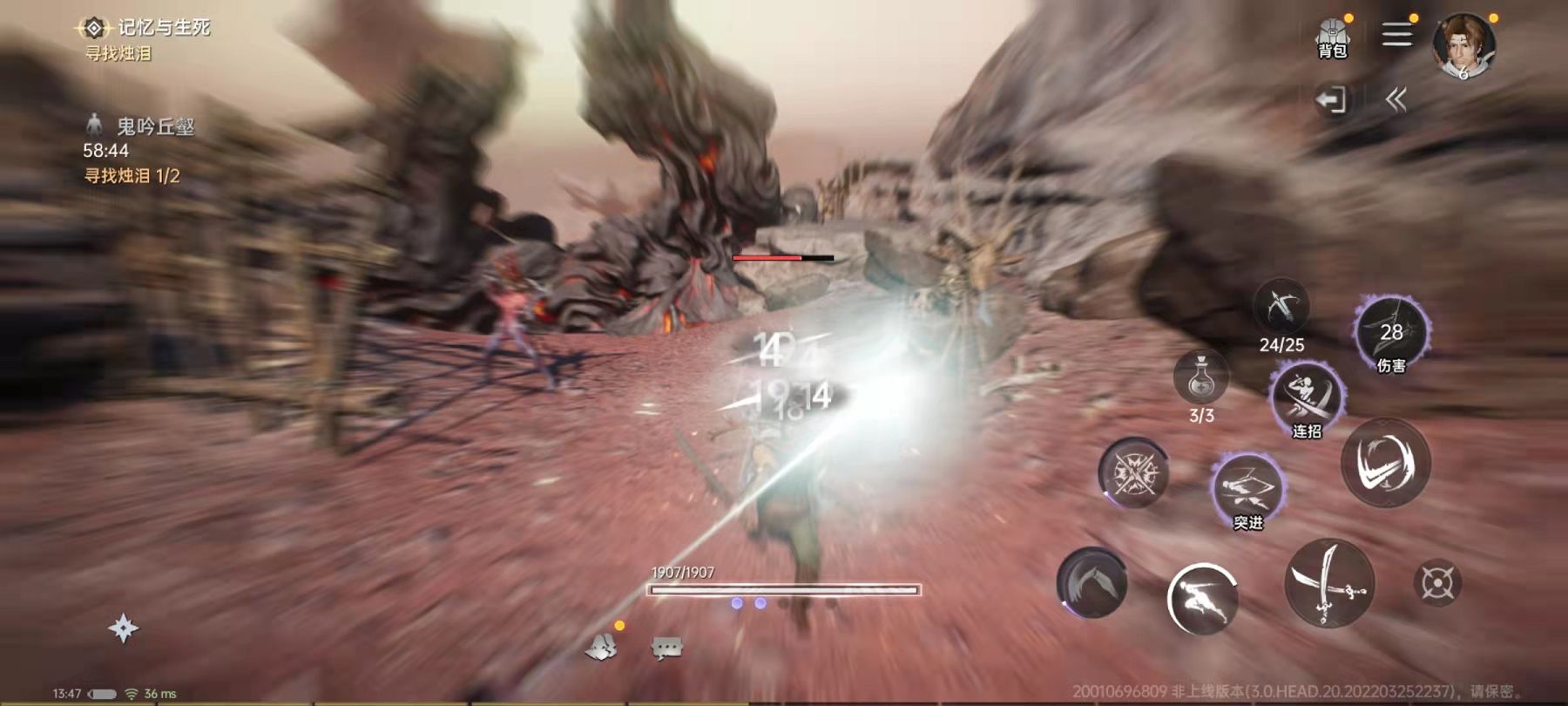Collapse the panel with the double-chevron button
The image size is (1568, 706).
coord(1396,100)
